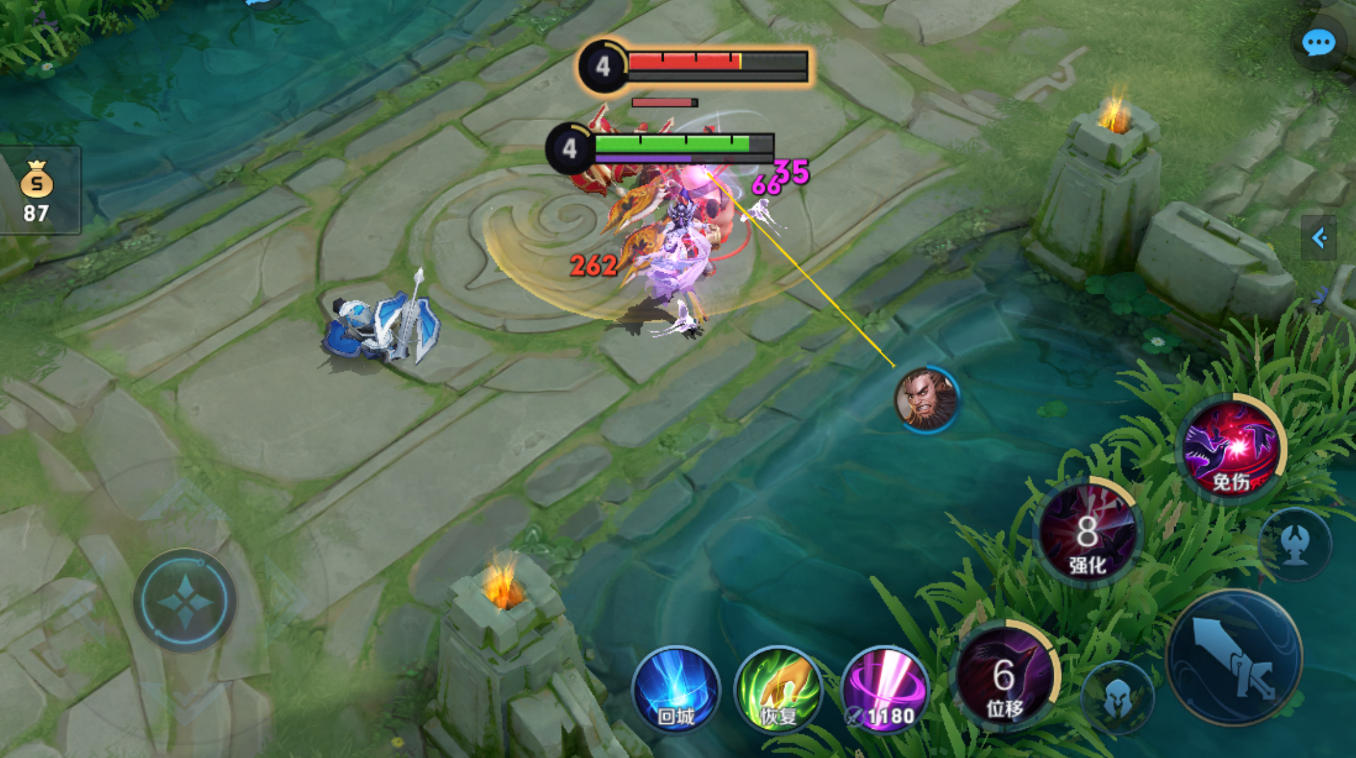Viewport: 1356px width, 758px height.
Task: Expand the blue arrow side panel
Action: point(1319,238)
